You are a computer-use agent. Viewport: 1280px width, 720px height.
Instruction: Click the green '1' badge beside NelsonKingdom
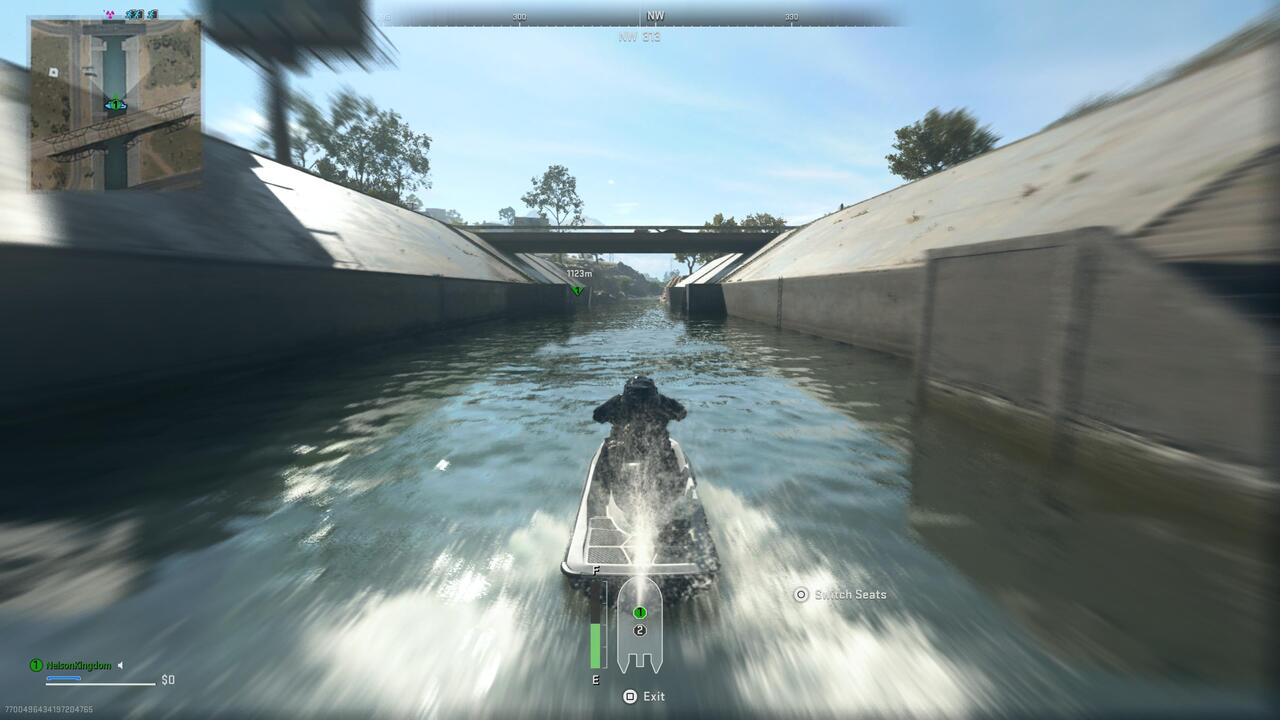35,665
